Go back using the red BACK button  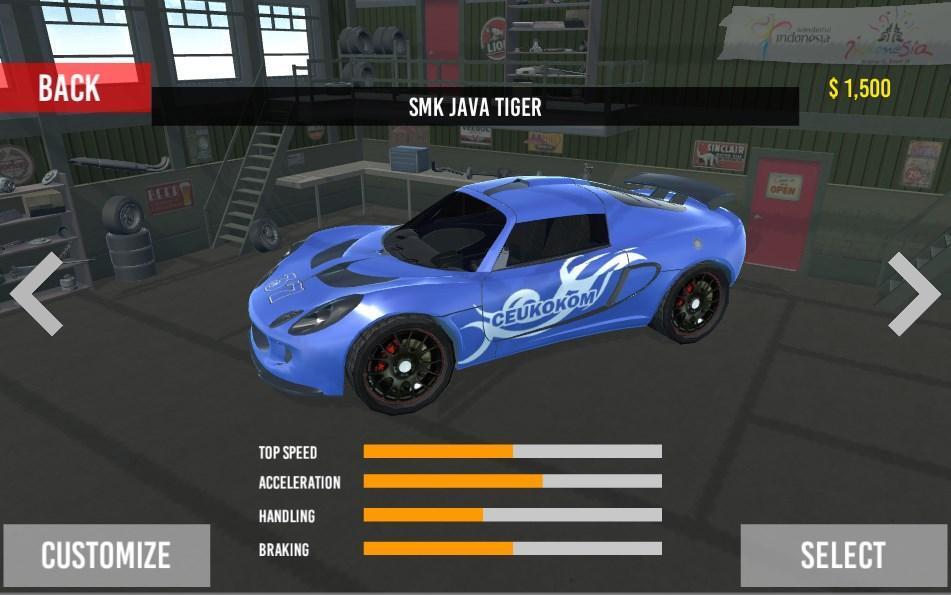point(72,88)
